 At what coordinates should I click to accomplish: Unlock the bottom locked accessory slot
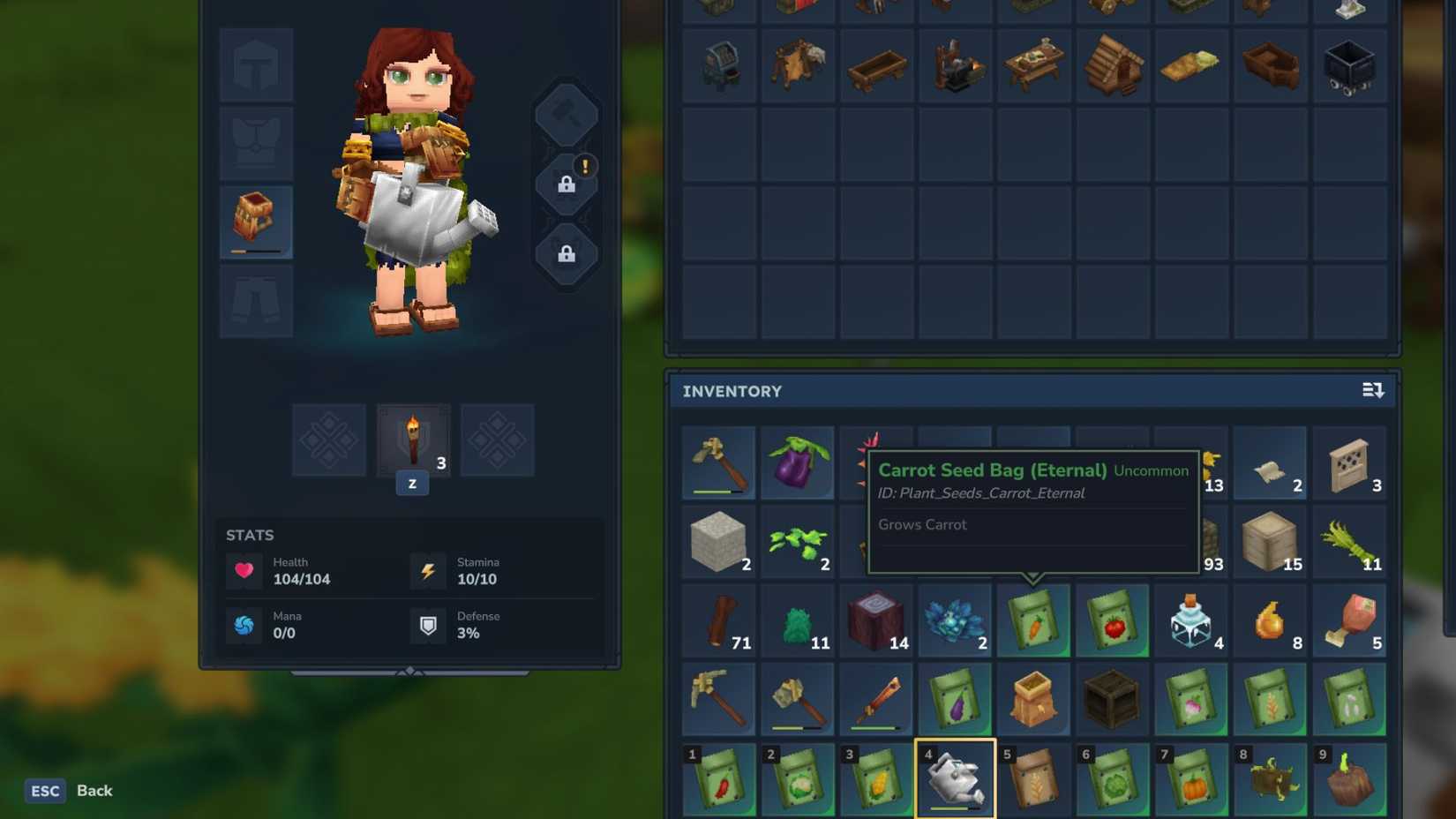tap(567, 256)
